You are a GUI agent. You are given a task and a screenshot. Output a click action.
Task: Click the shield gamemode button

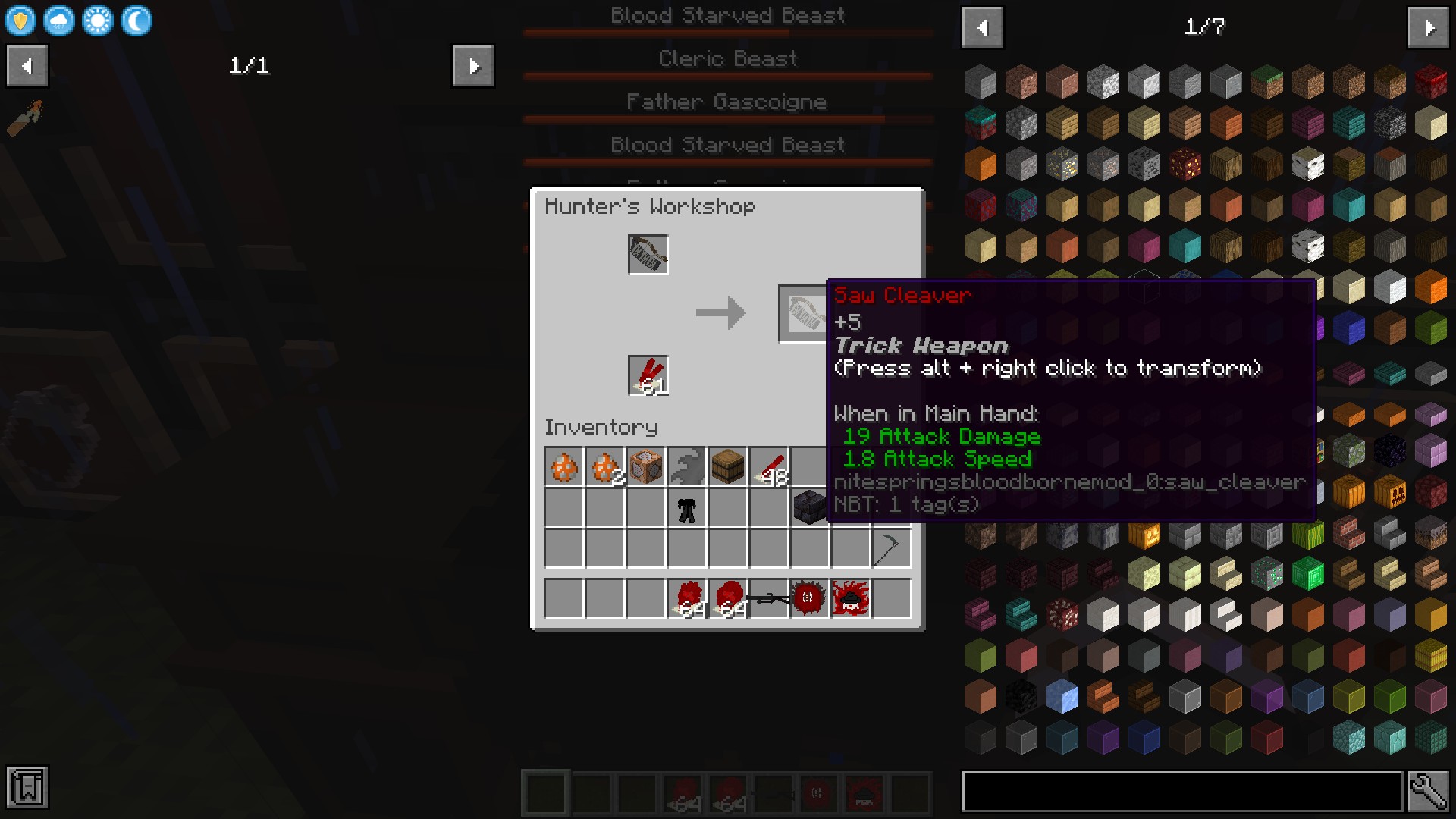[x=20, y=21]
